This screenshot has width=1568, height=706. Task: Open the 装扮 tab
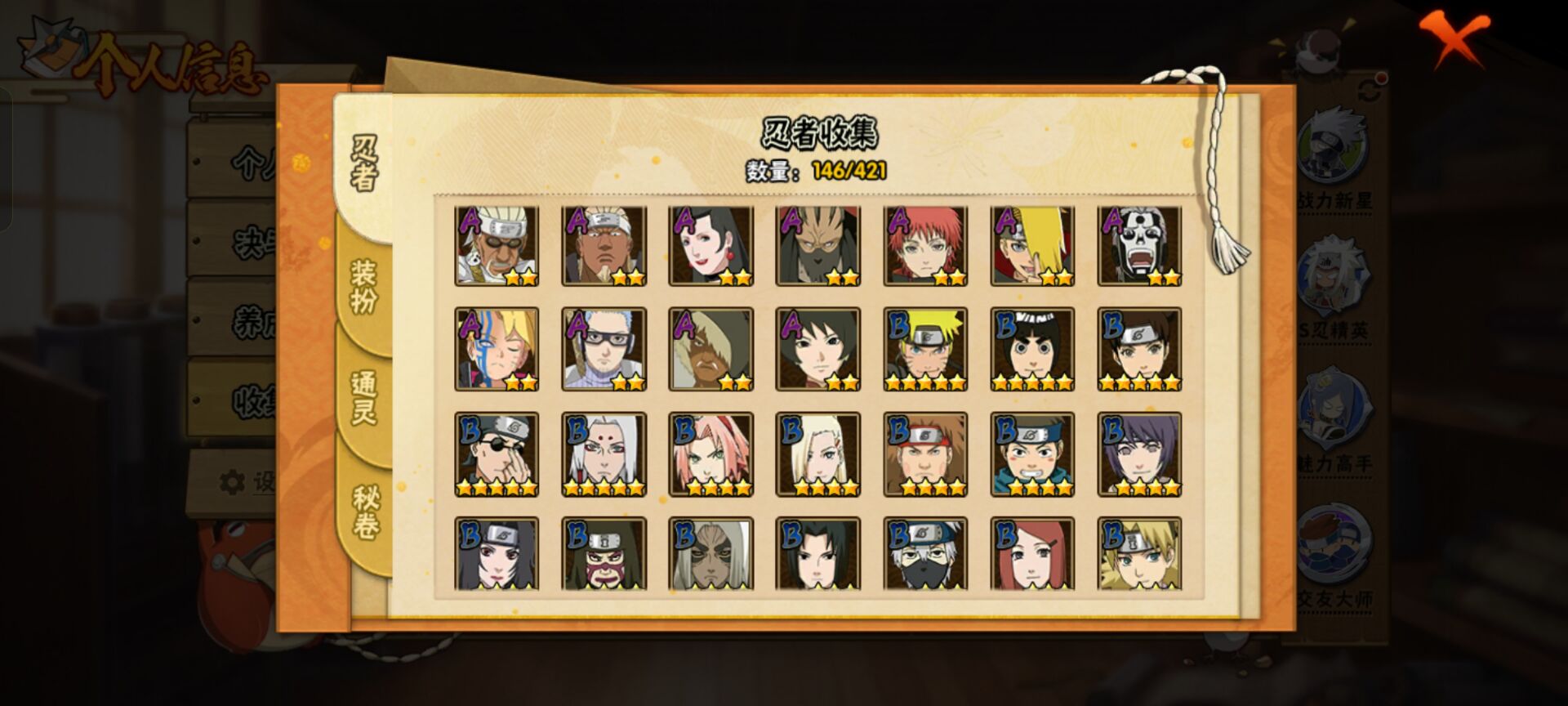pyautogui.click(x=364, y=286)
